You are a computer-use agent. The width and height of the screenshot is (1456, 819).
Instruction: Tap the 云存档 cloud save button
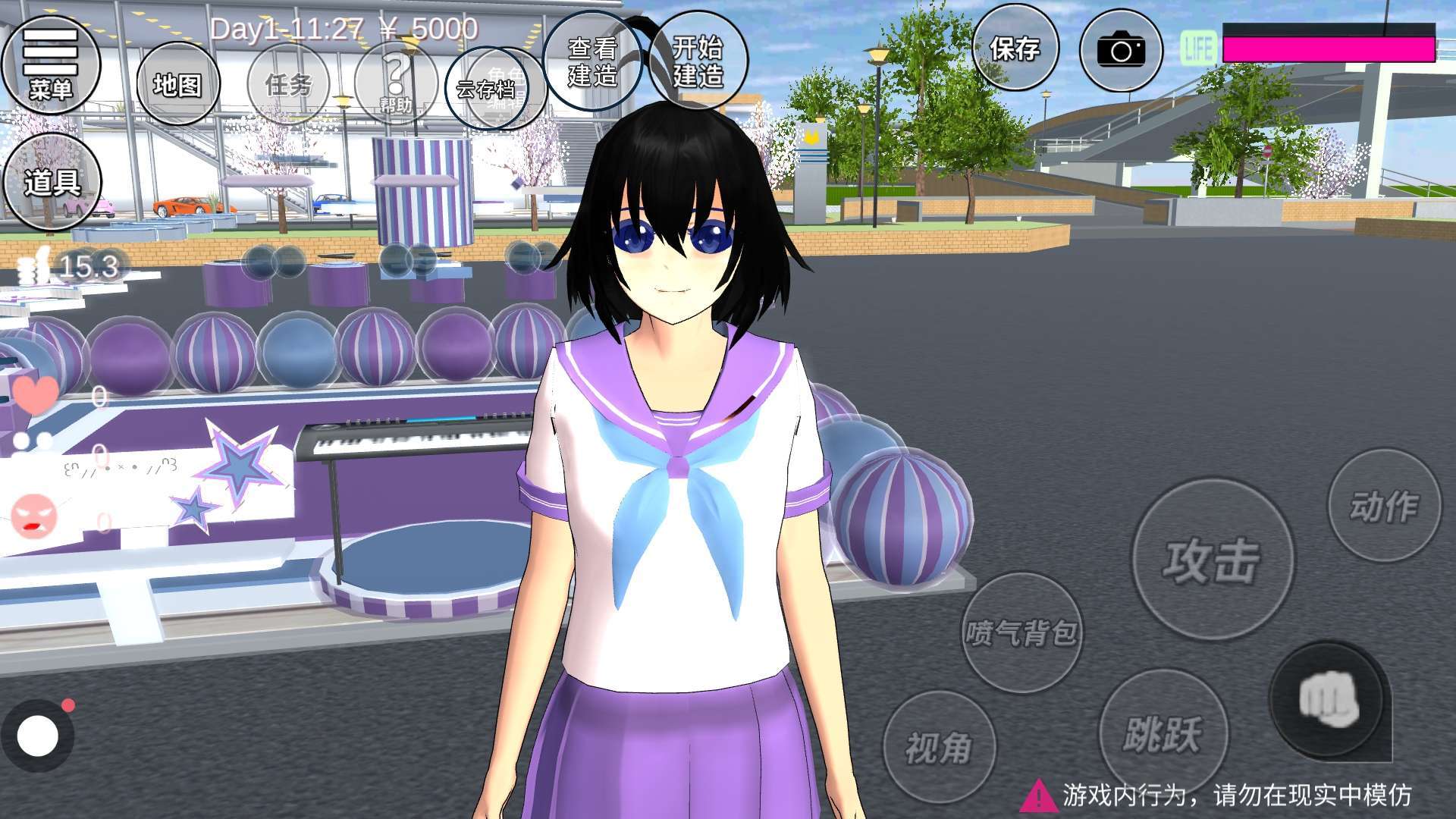pyautogui.click(x=485, y=89)
